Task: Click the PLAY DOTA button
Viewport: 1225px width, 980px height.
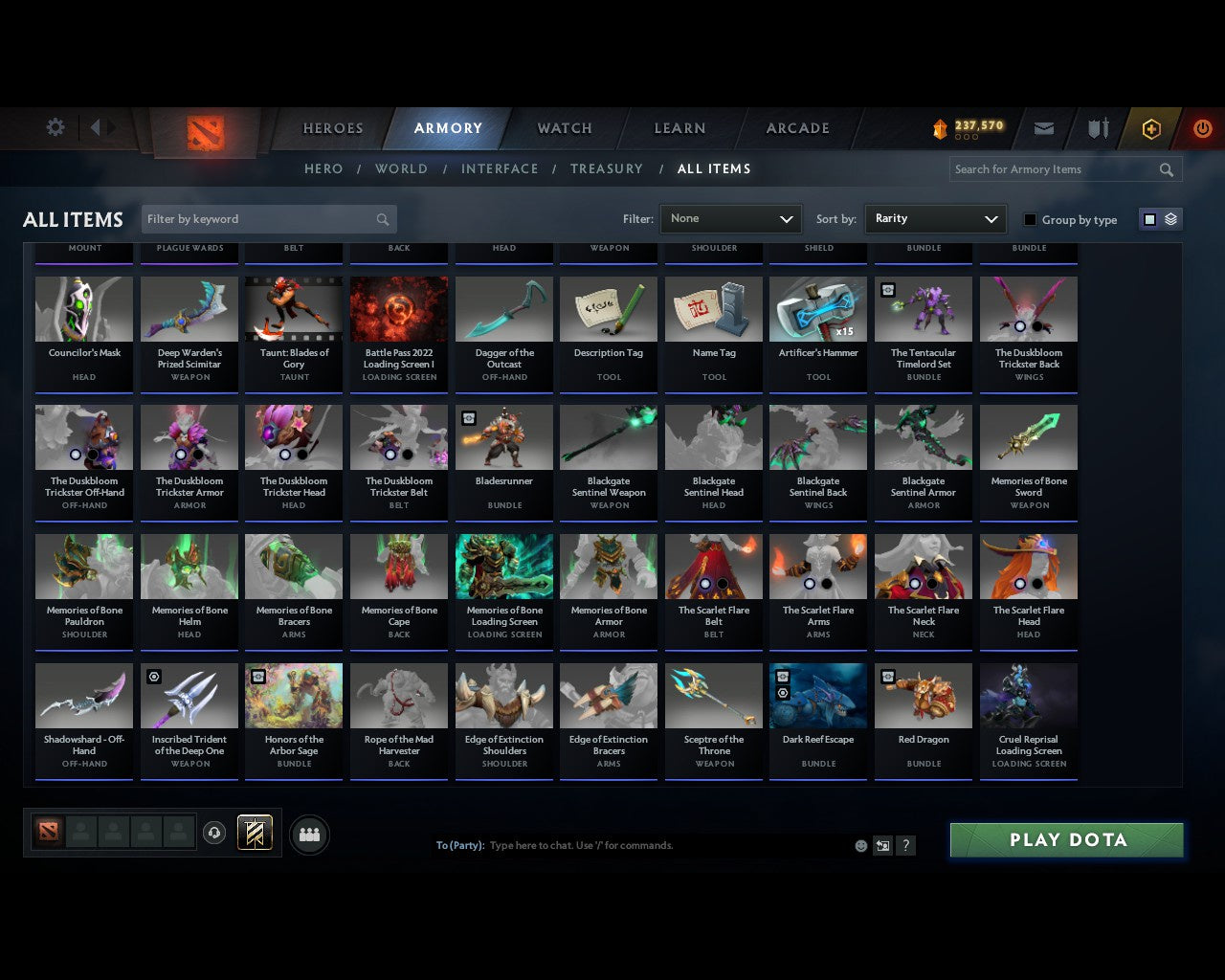Action: click(x=1066, y=839)
